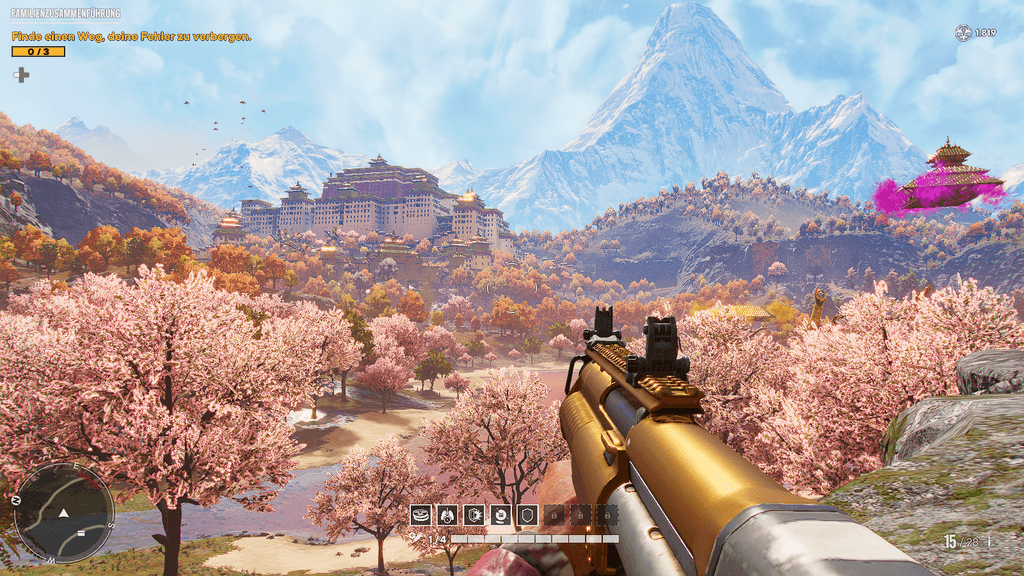Click the healing syringe icon
Image resolution: width=1024 pixels, height=576 pixels.
coord(415,539)
